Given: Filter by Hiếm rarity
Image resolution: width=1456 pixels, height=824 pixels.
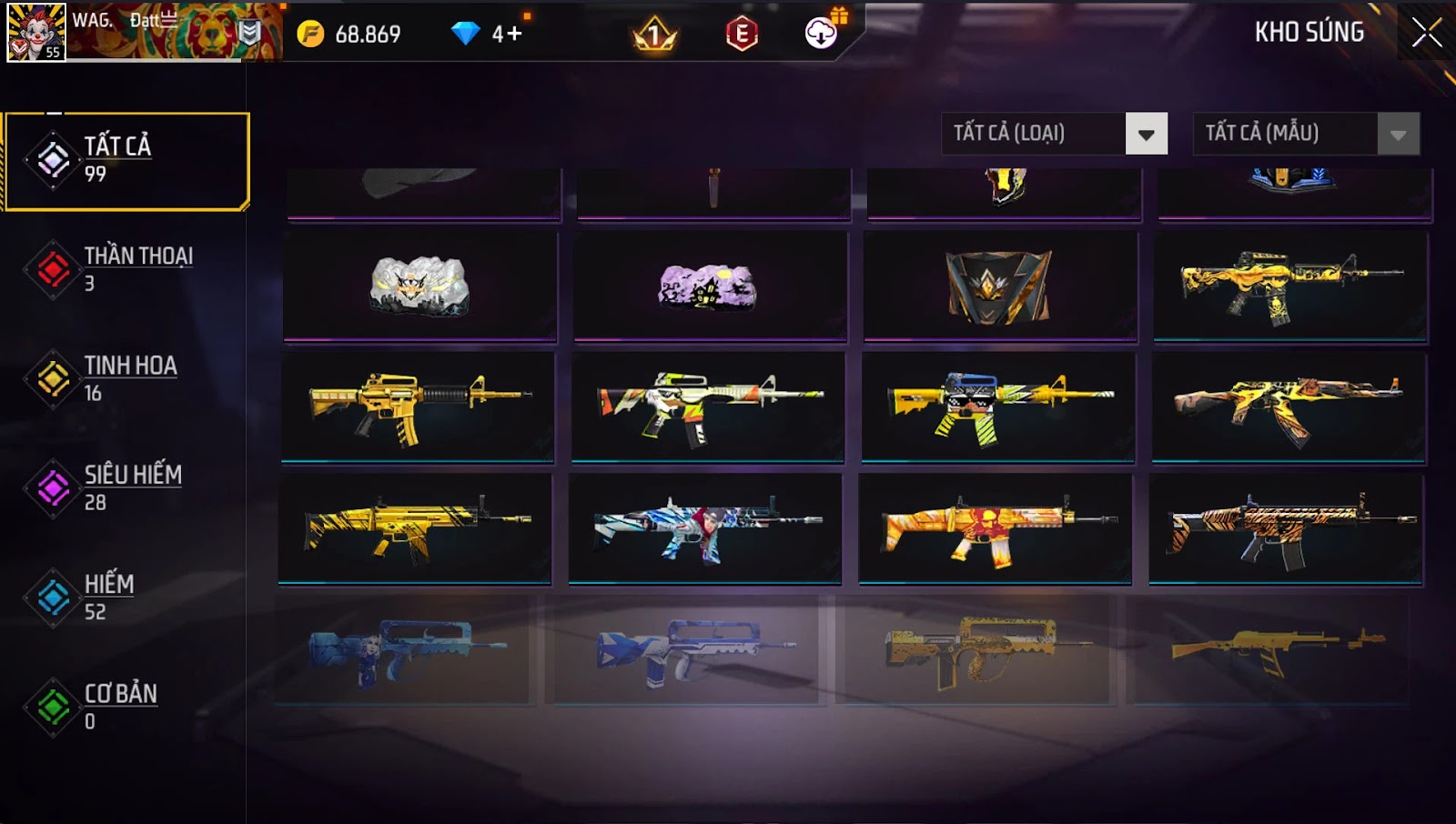Looking at the screenshot, I should tap(127, 597).
